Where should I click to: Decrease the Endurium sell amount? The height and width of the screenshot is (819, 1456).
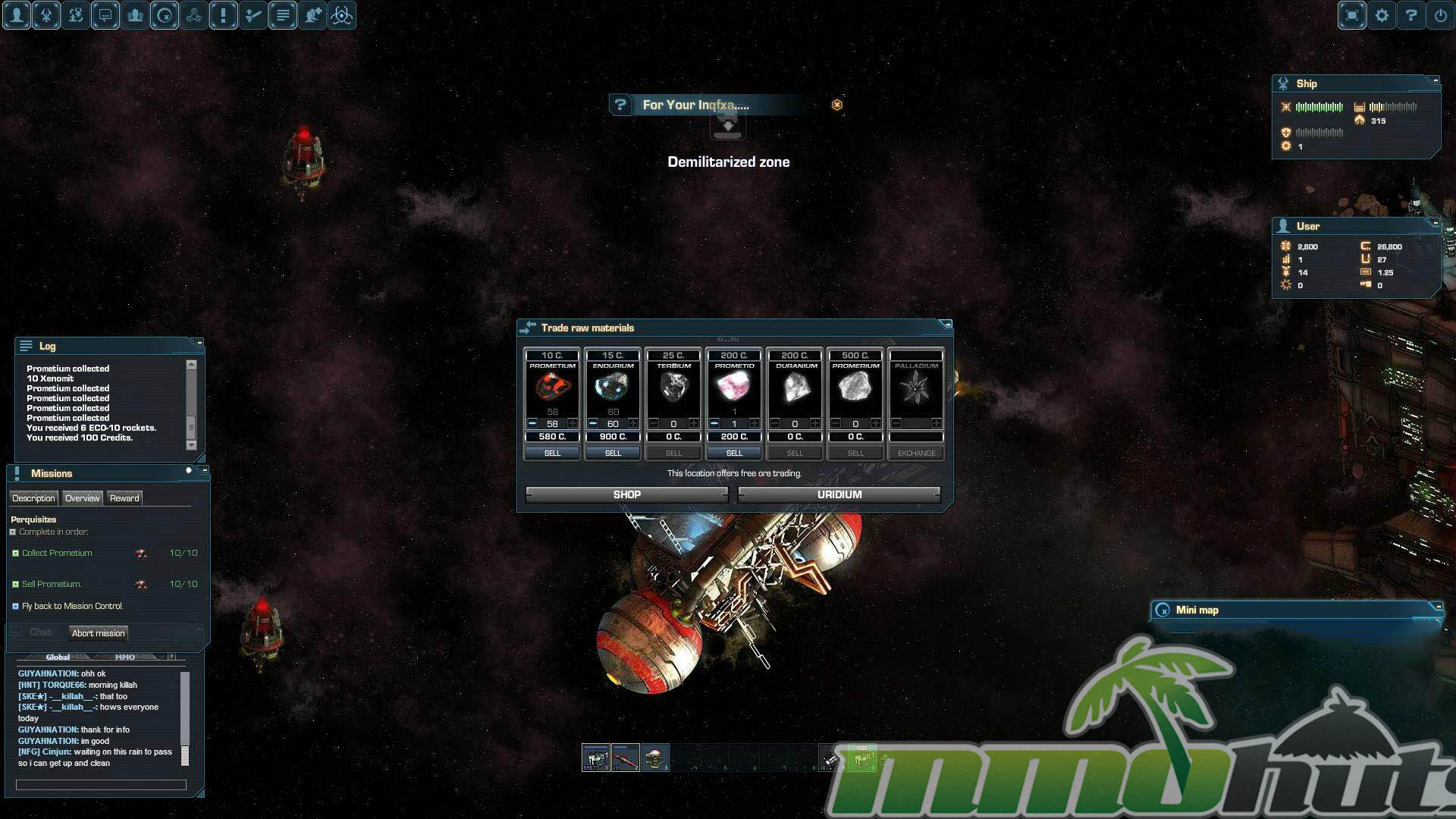(x=593, y=423)
